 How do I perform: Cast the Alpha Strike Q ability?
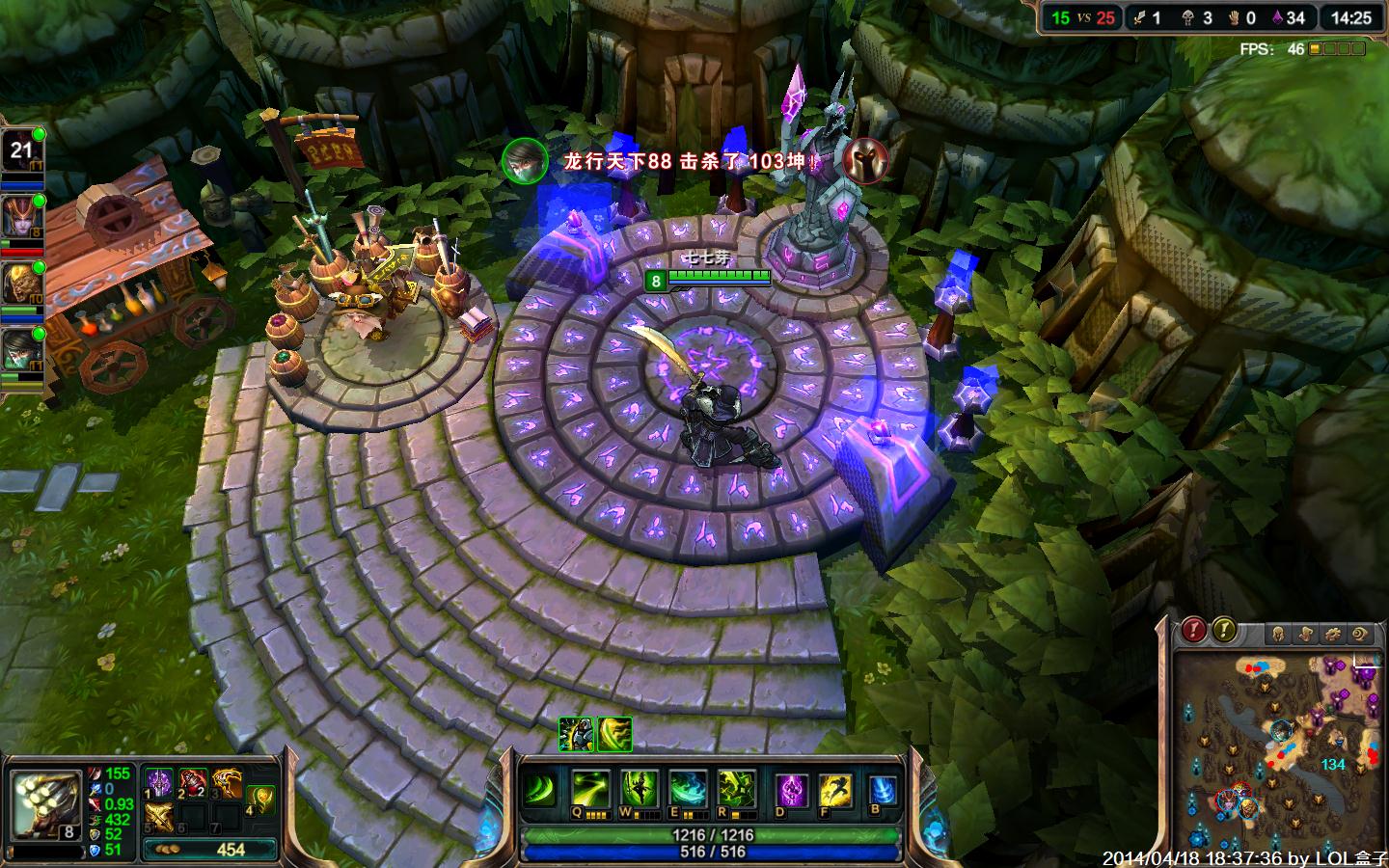(x=588, y=790)
